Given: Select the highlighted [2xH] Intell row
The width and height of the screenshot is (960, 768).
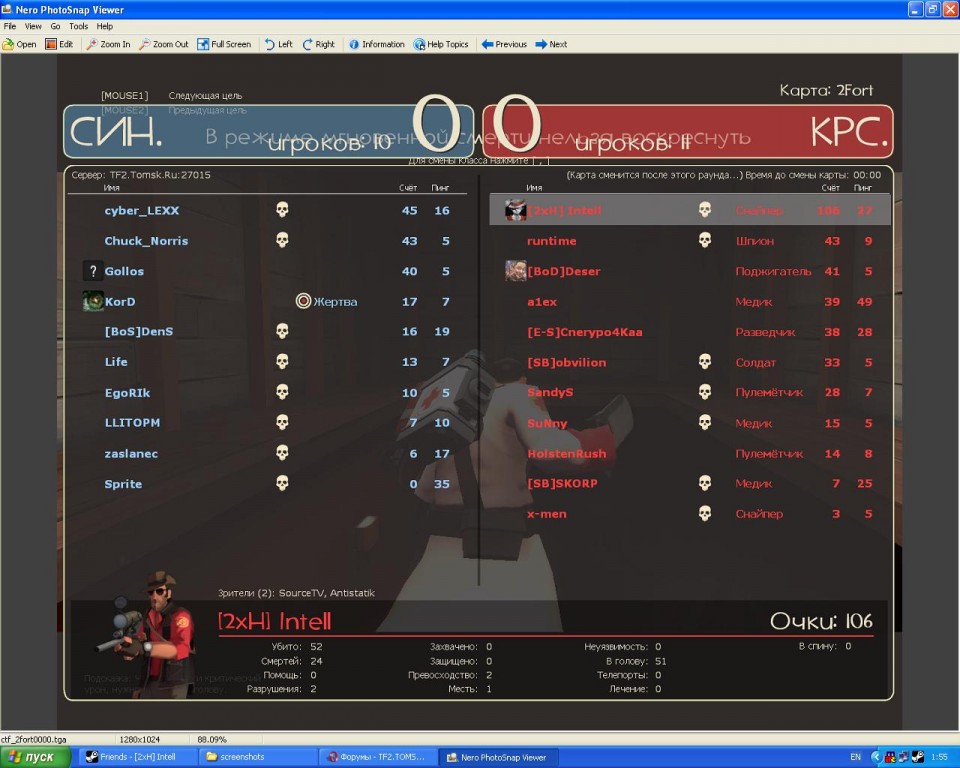Looking at the screenshot, I should (x=566, y=211).
